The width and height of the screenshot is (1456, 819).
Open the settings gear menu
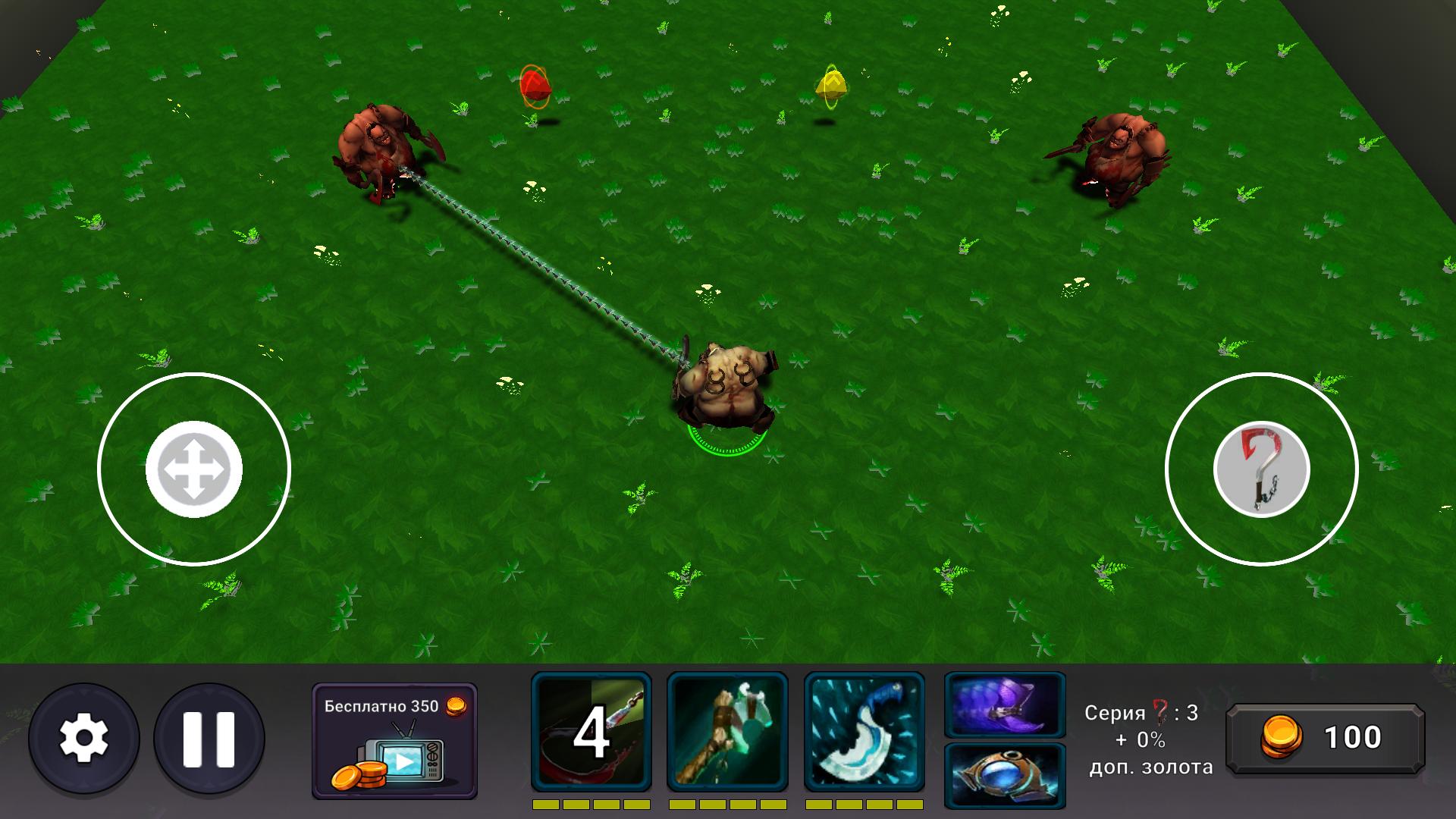(x=86, y=737)
